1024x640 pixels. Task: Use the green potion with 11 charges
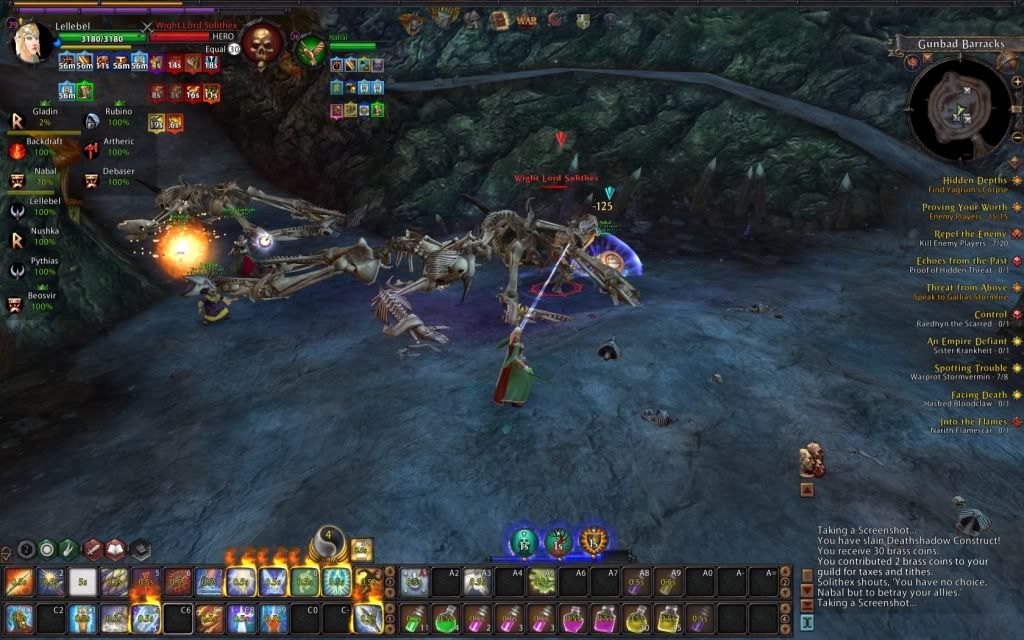[414, 617]
